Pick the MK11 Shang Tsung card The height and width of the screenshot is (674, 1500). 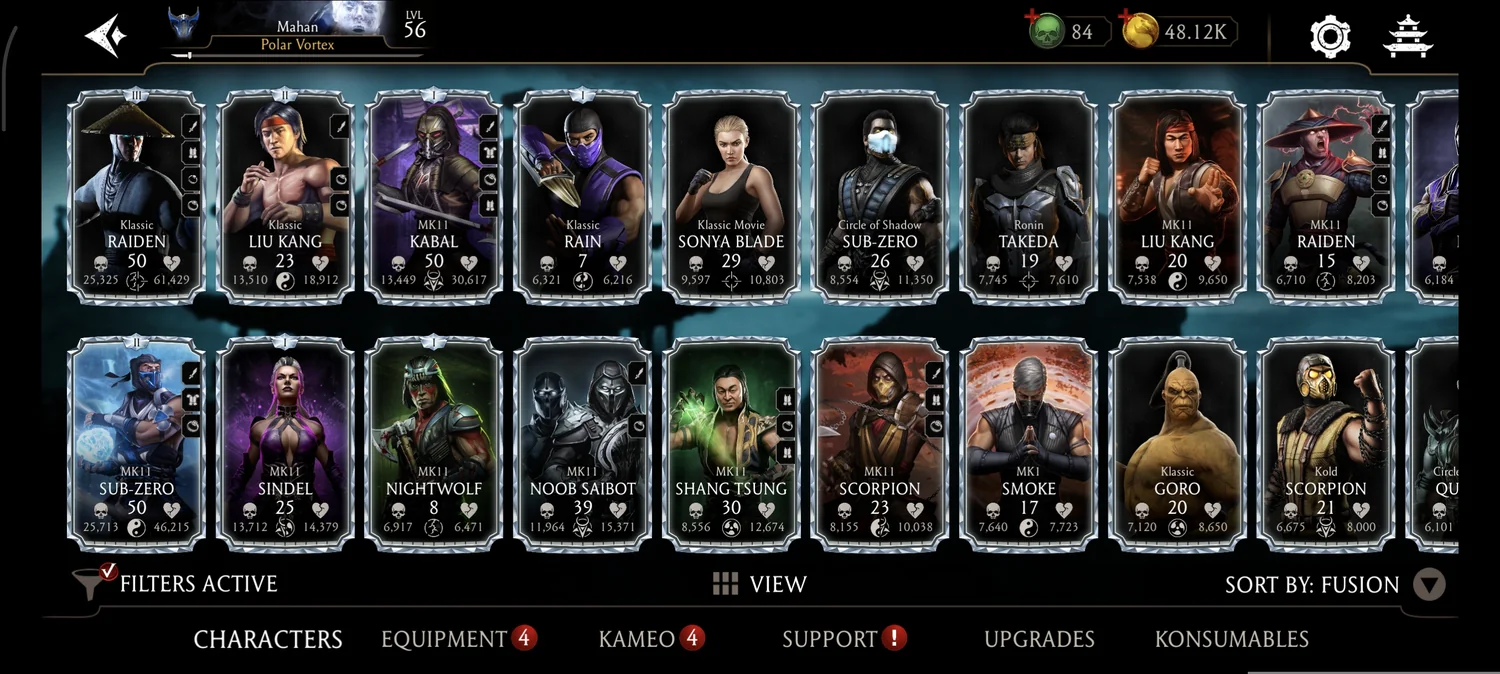pos(731,443)
